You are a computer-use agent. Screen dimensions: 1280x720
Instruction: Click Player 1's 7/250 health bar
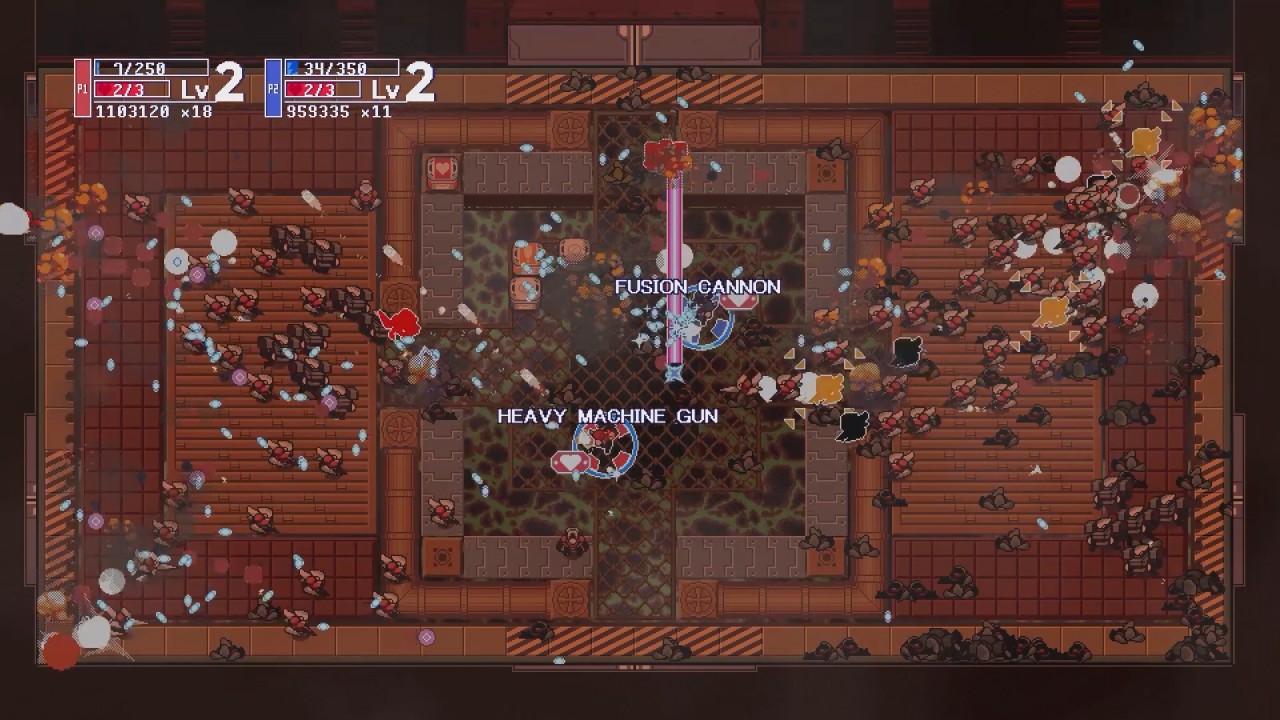point(150,66)
